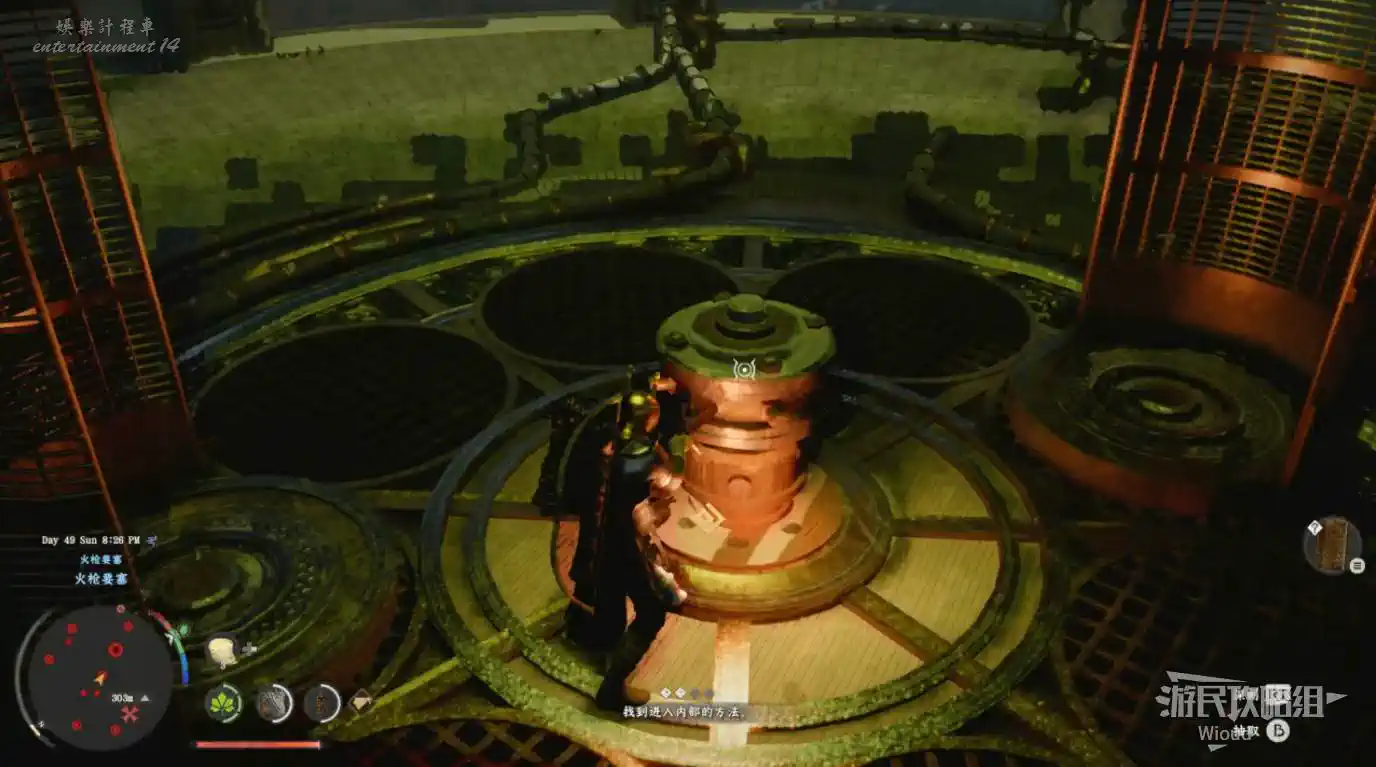Select the dark figure ability icon beside the claw
The image size is (1376, 767).
click(x=322, y=702)
